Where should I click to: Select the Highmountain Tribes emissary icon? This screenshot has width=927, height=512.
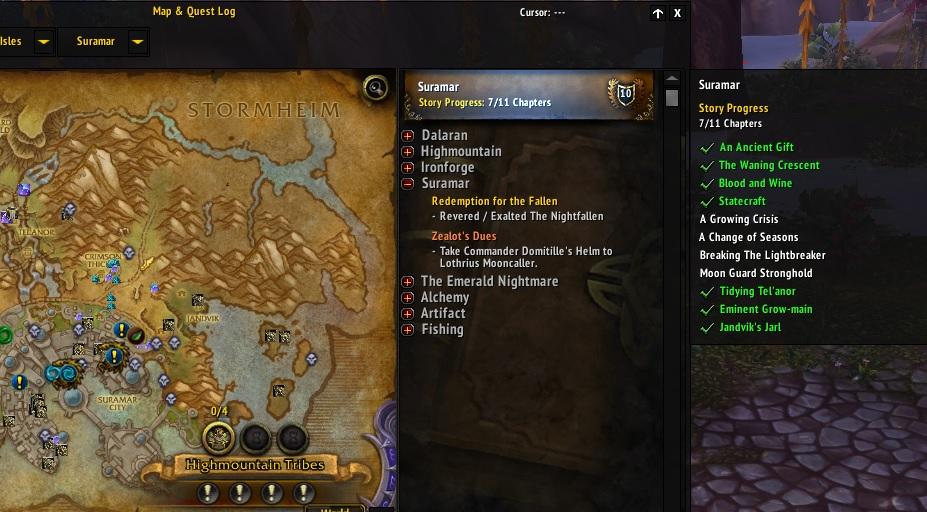218,437
